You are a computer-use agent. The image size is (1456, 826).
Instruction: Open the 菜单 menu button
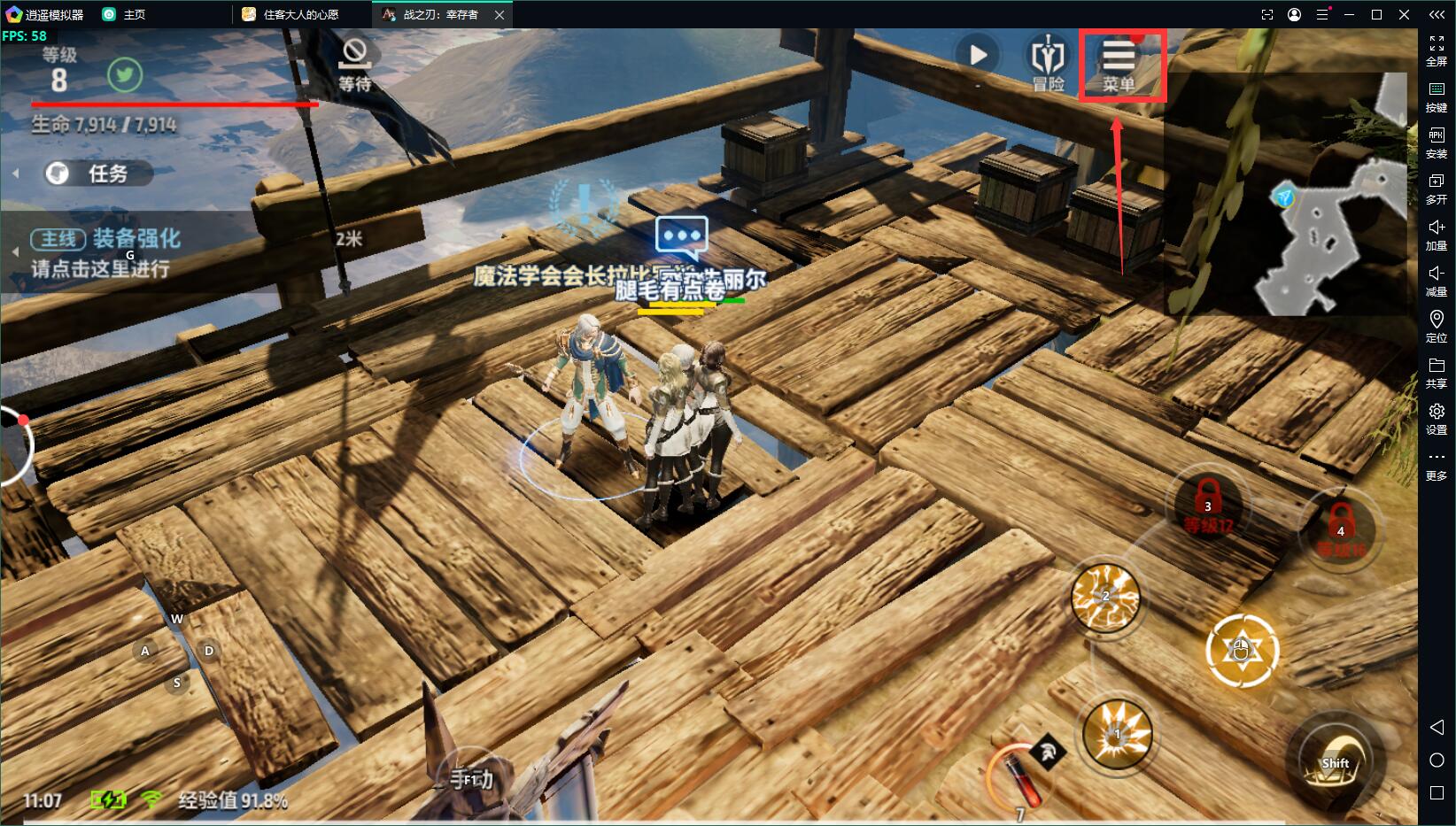[x=1119, y=65]
